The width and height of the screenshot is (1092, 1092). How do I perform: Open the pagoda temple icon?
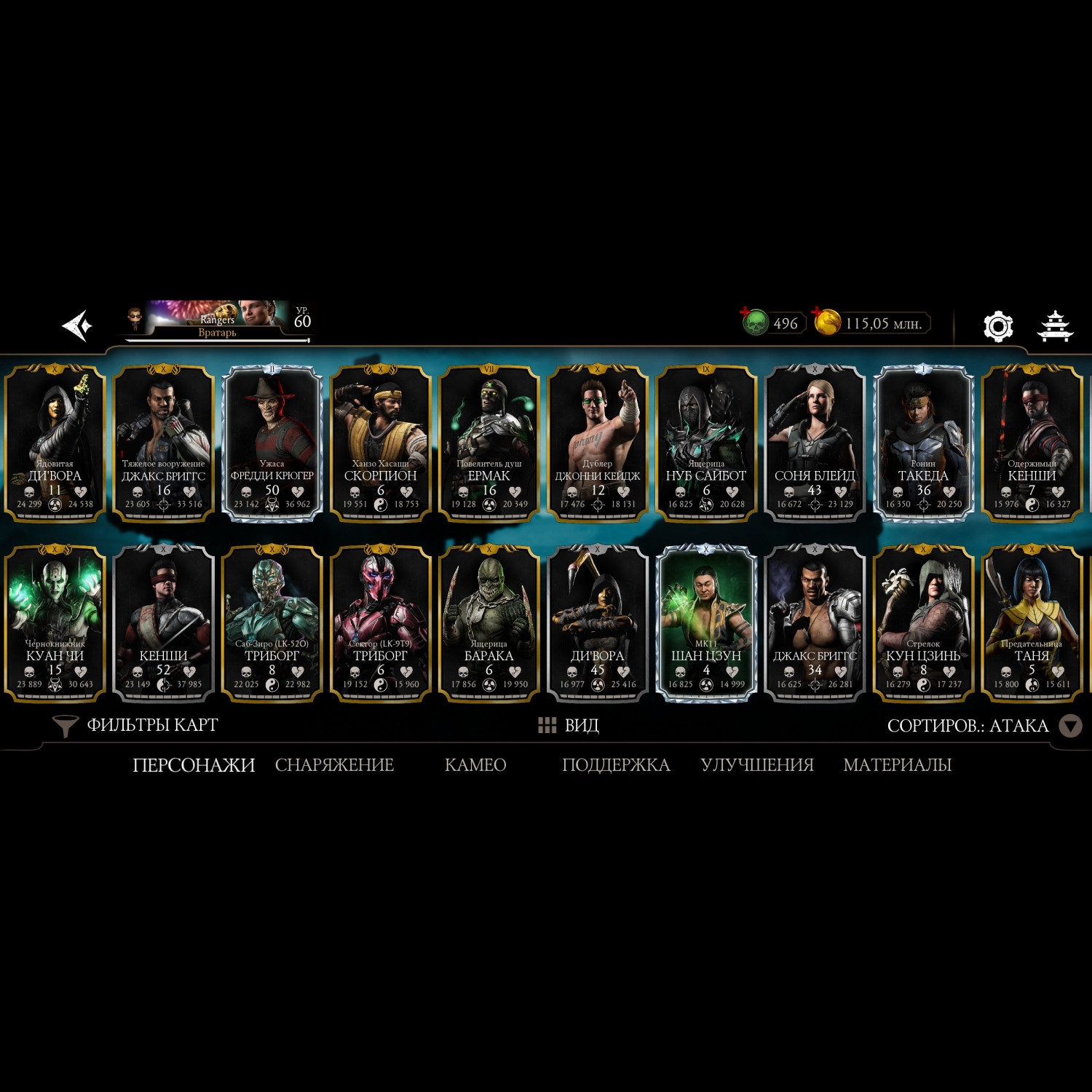1054,326
